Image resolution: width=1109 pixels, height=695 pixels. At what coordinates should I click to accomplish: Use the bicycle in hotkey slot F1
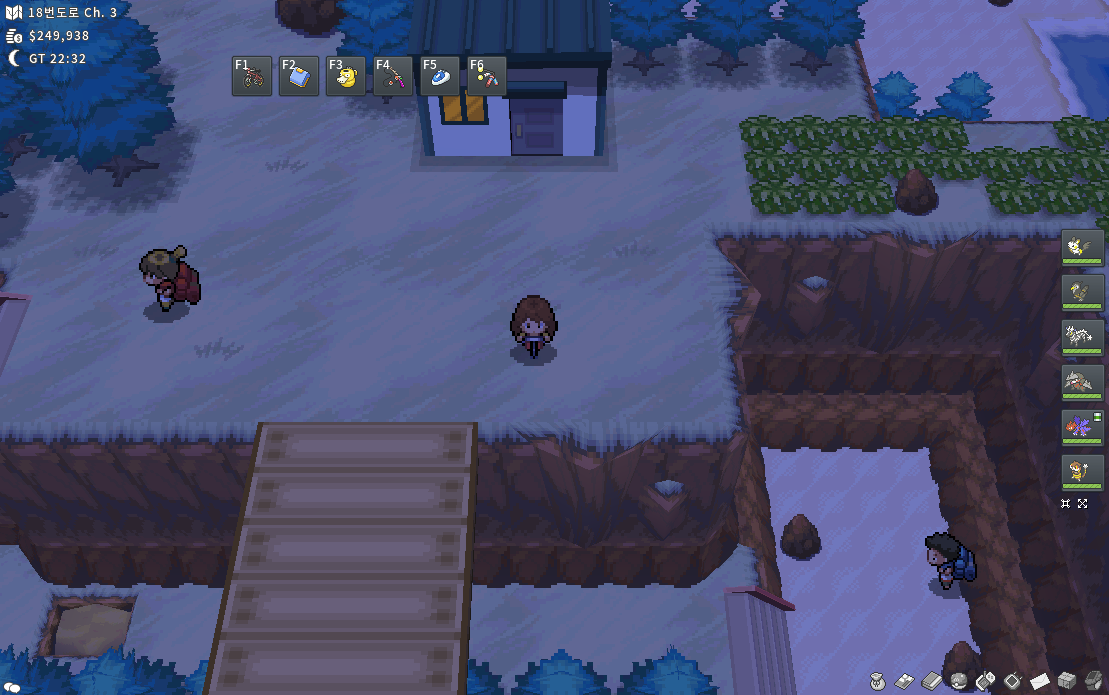click(x=252, y=76)
